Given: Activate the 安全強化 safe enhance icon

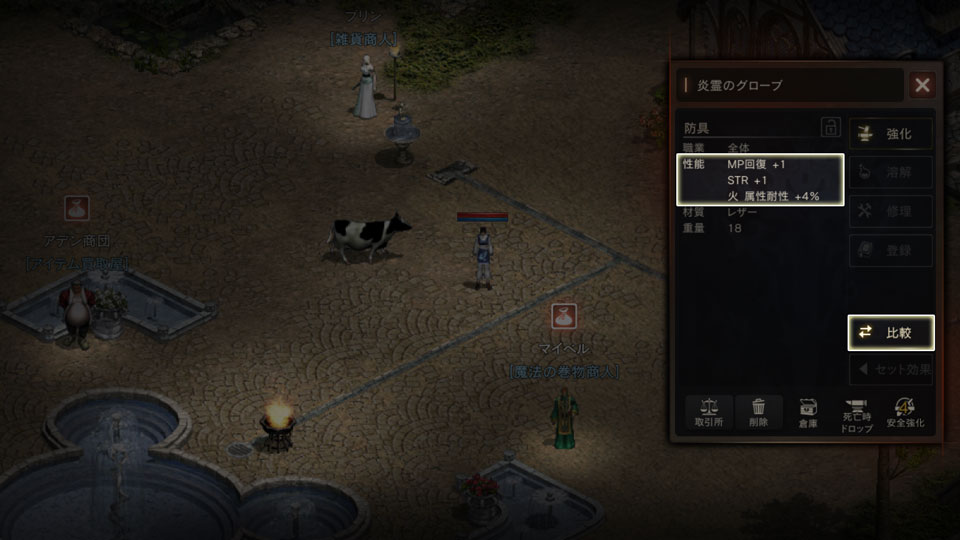Looking at the screenshot, I should coord(906,413).
